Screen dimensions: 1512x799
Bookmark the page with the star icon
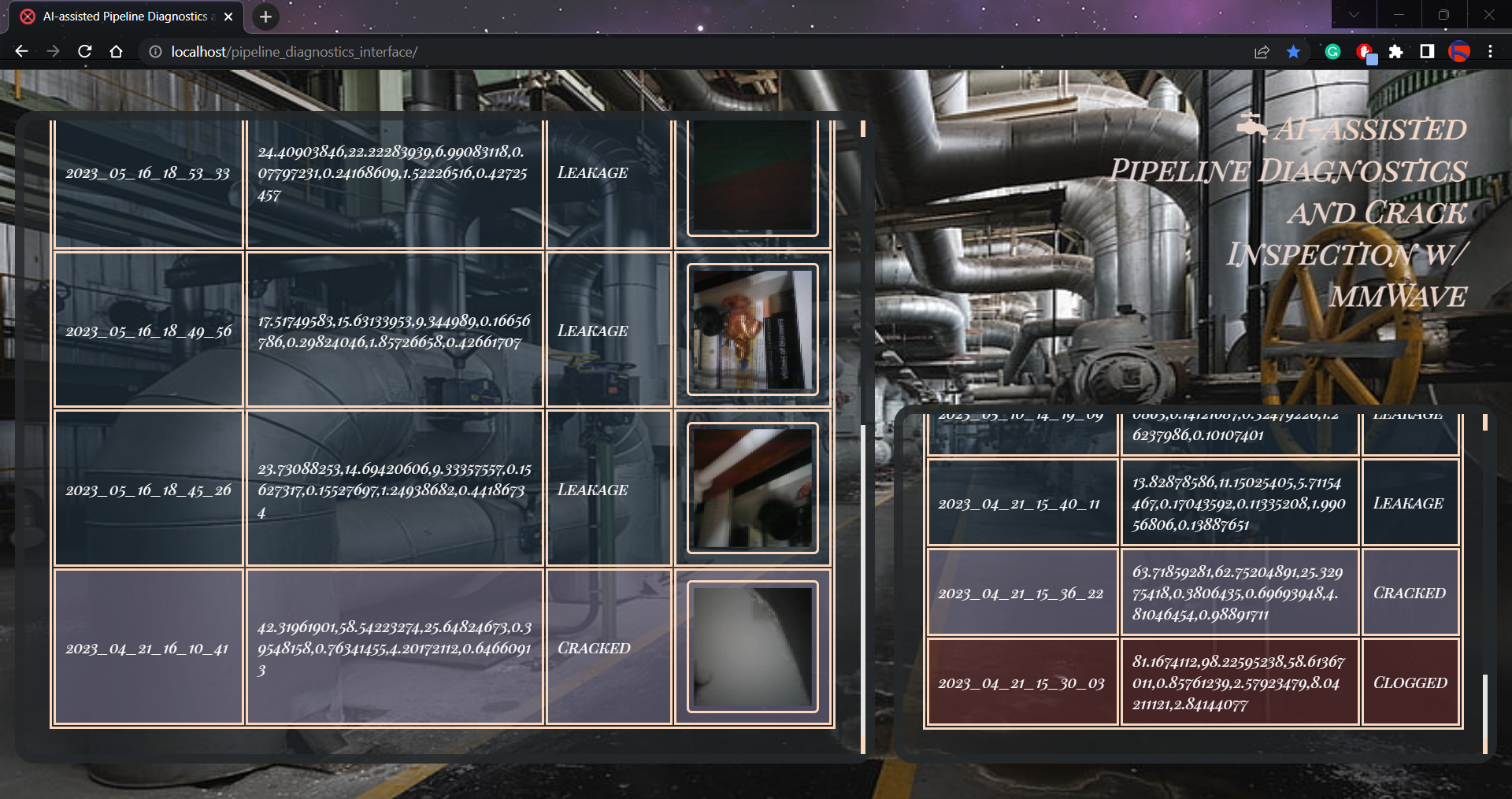(1292, 52)
